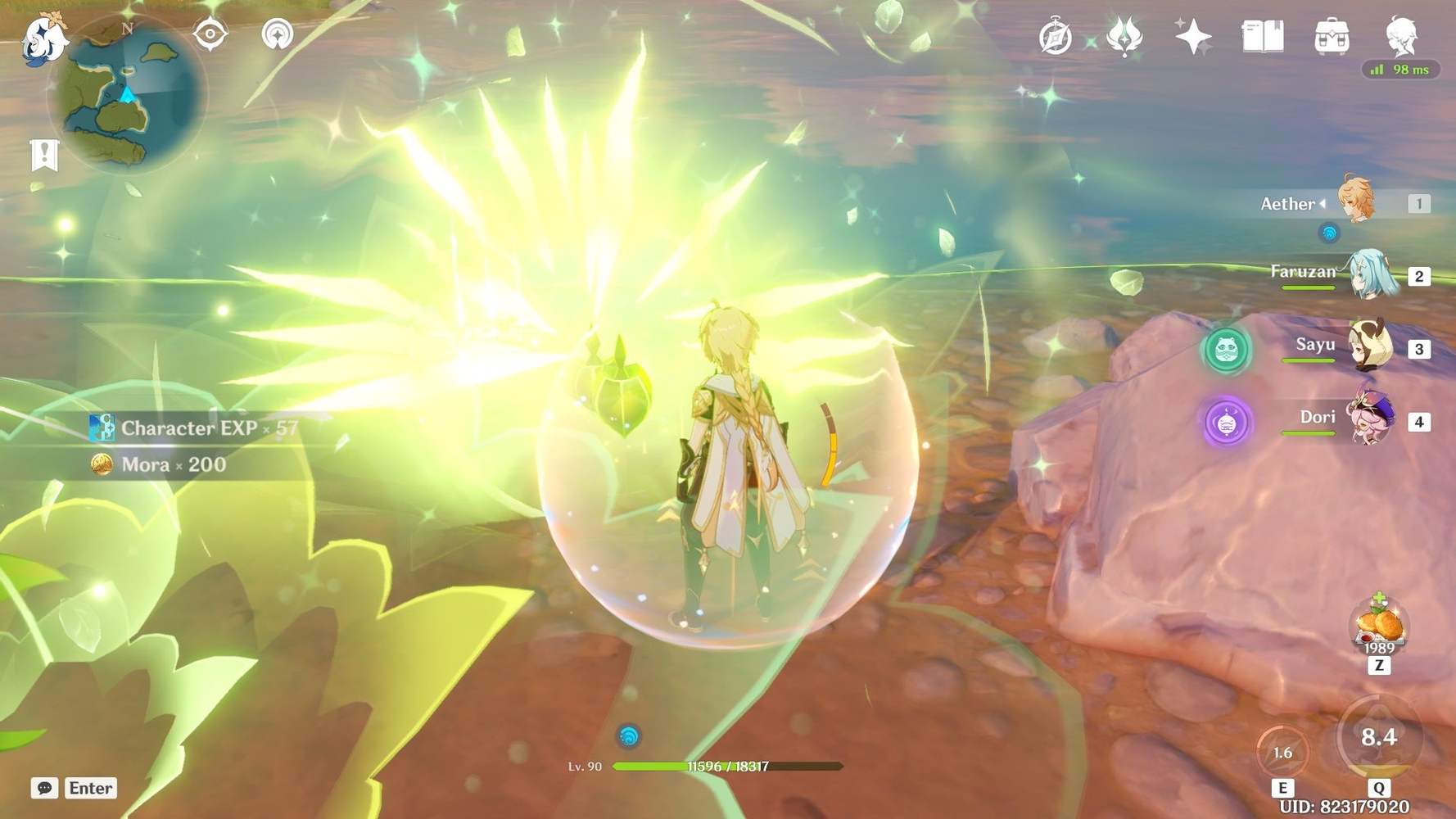Viewport: 1456px width, 819px height.
Task: Open the Adventurer Handbook book icon
Action: [x=1261, y=35]
